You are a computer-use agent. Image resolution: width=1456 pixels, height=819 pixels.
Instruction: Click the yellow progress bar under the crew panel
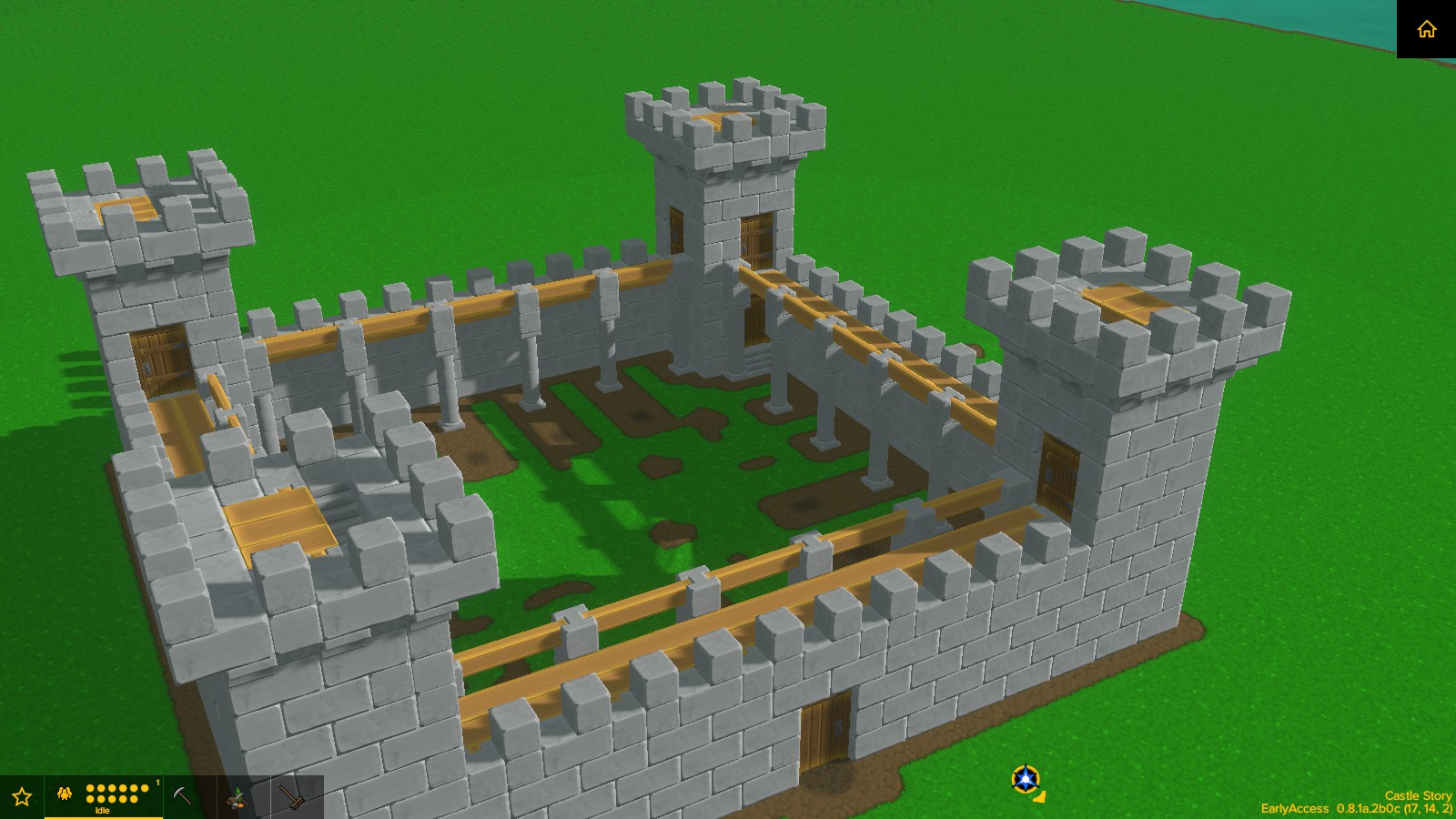(105, 817)
